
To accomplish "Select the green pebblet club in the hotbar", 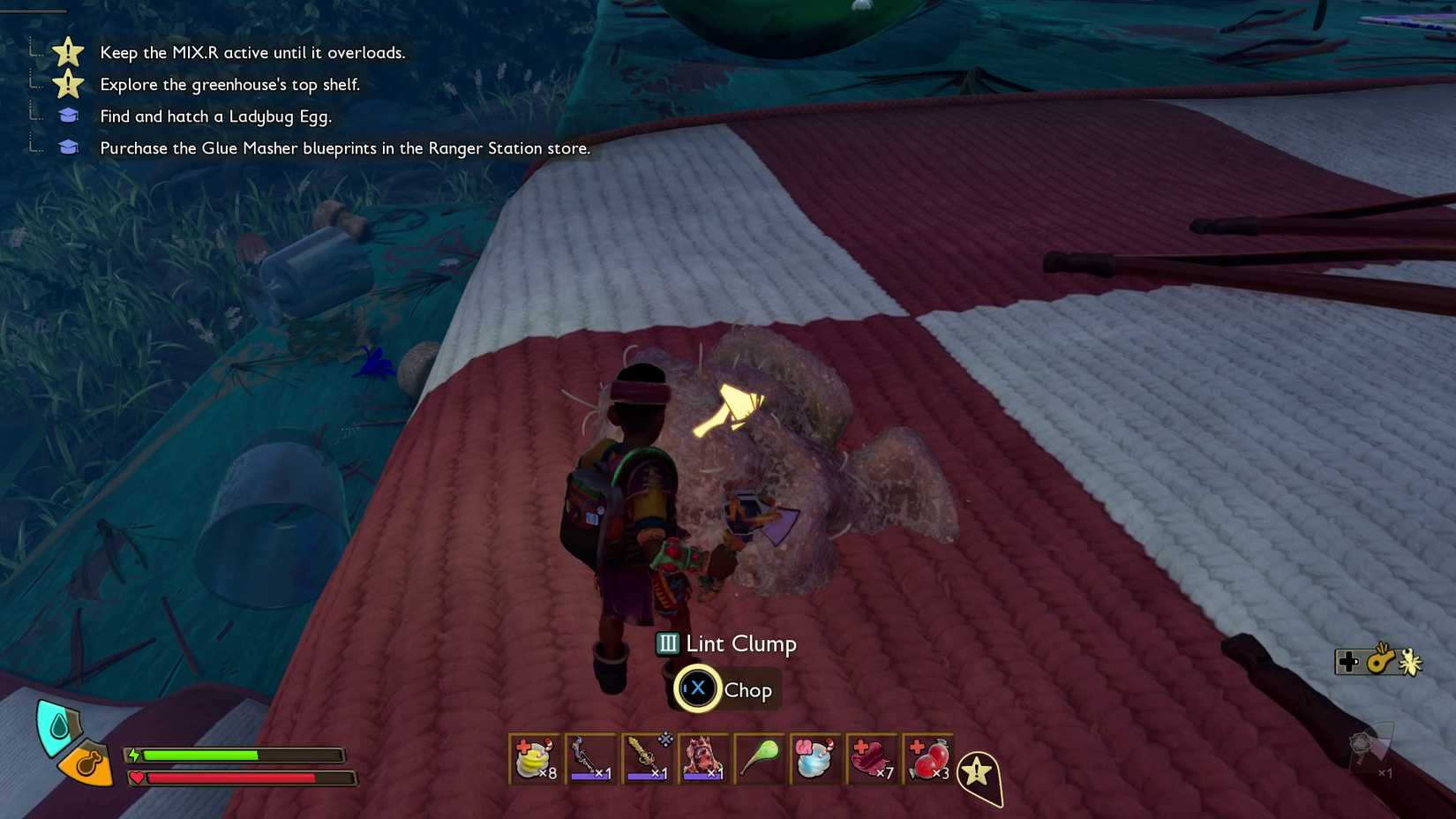I will (761, 759).
